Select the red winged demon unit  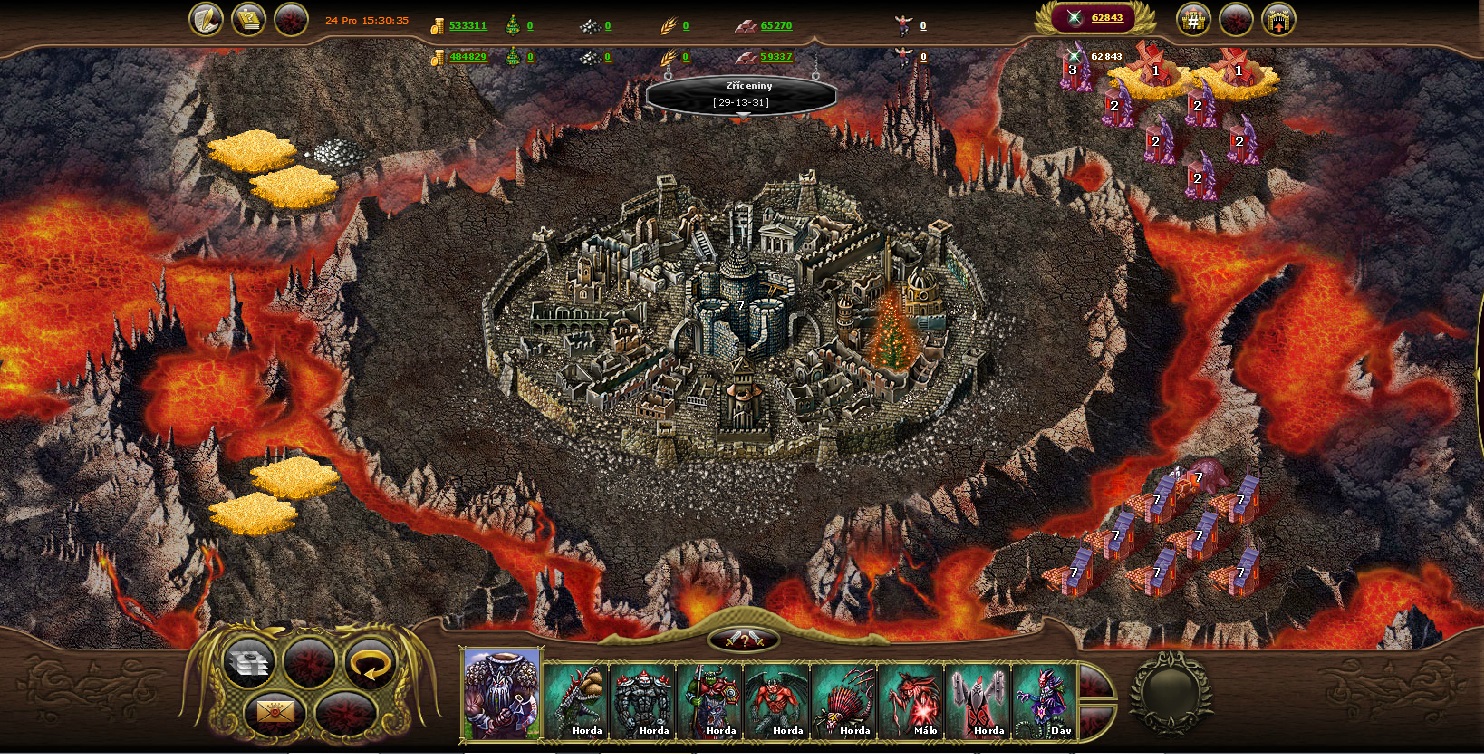(x=777, y=700)
